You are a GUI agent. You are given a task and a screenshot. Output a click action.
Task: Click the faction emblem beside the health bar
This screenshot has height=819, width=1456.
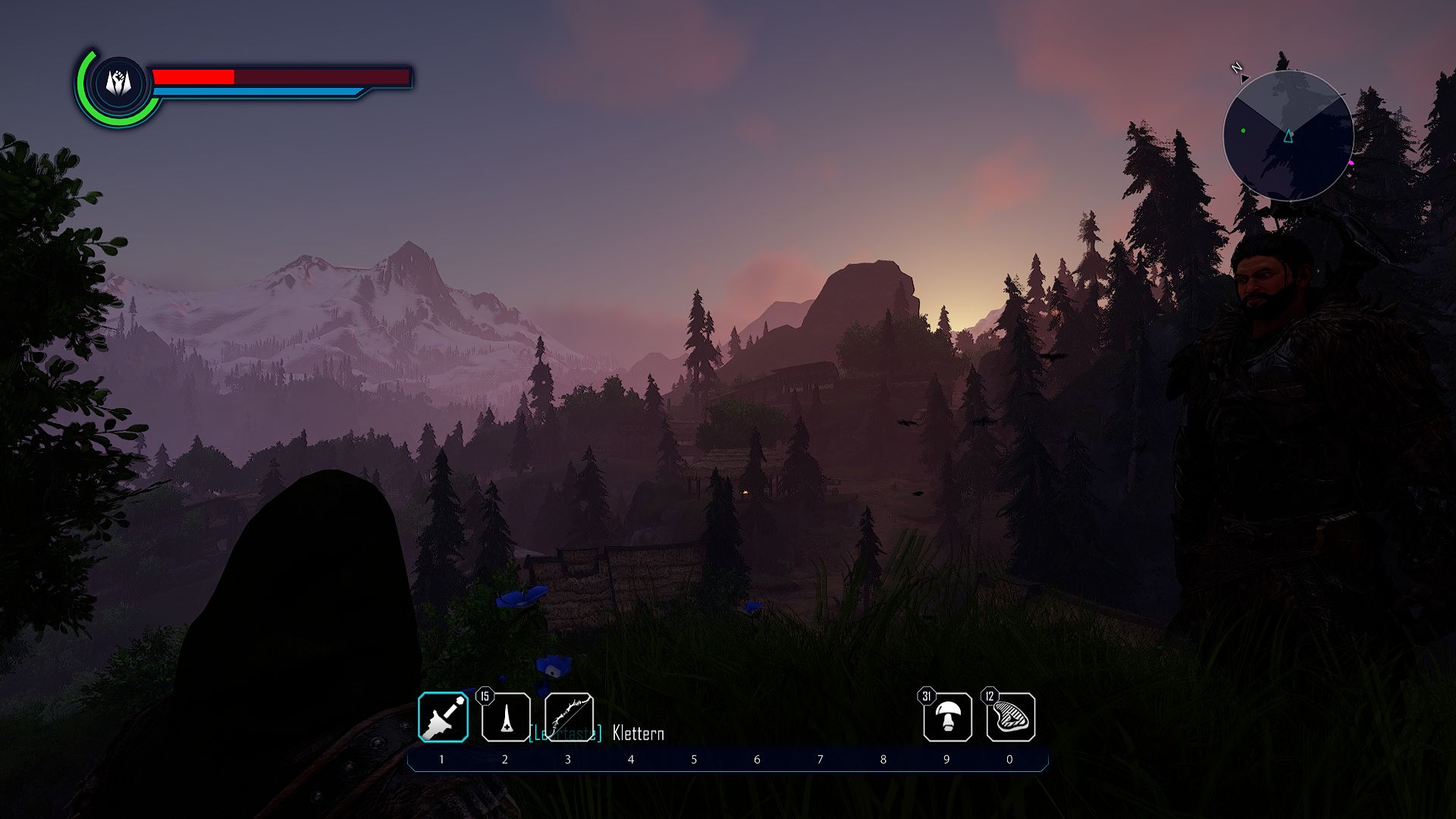pos(119,83)
